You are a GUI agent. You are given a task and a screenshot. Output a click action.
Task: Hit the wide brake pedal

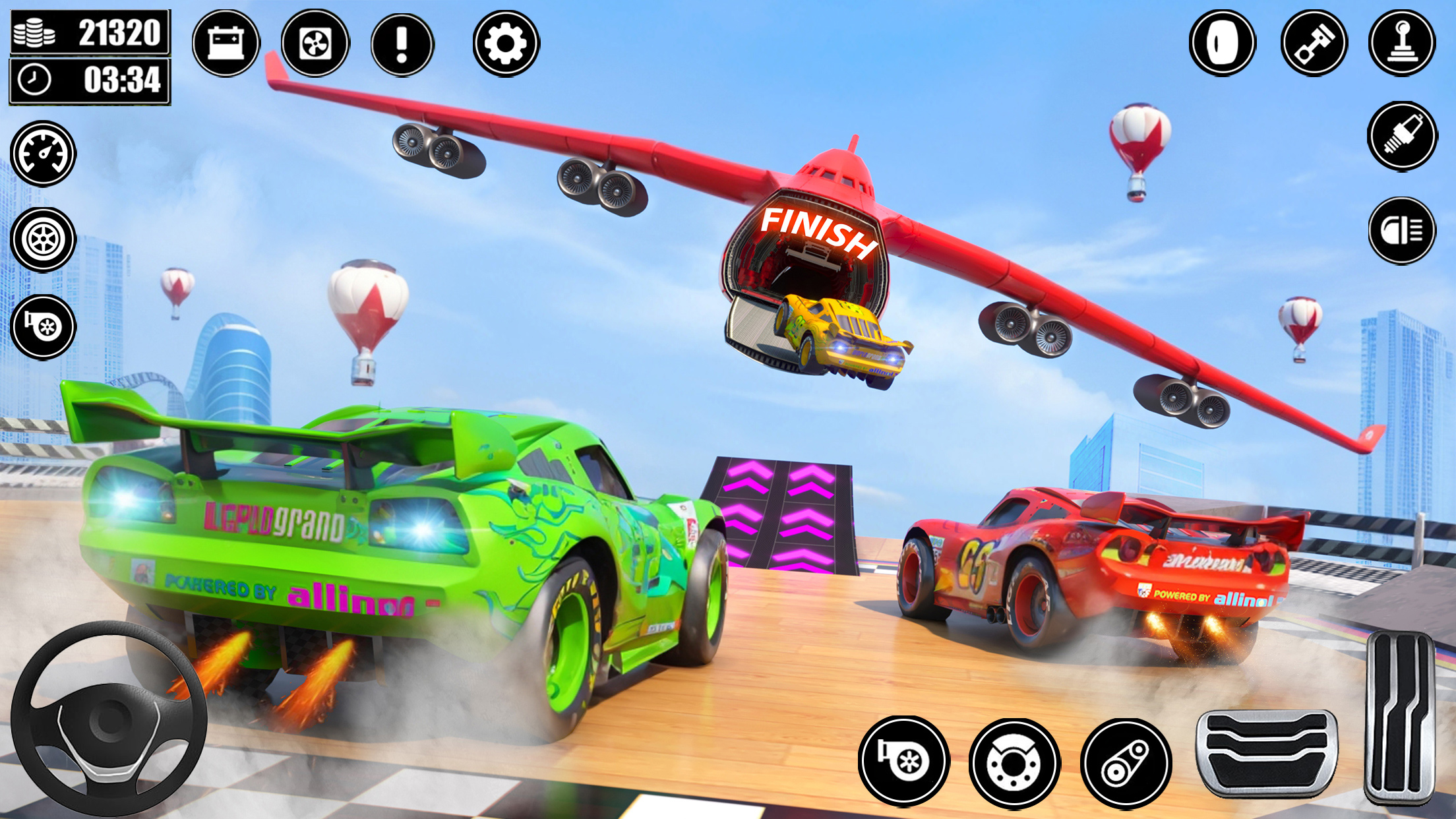(1267, 752)
